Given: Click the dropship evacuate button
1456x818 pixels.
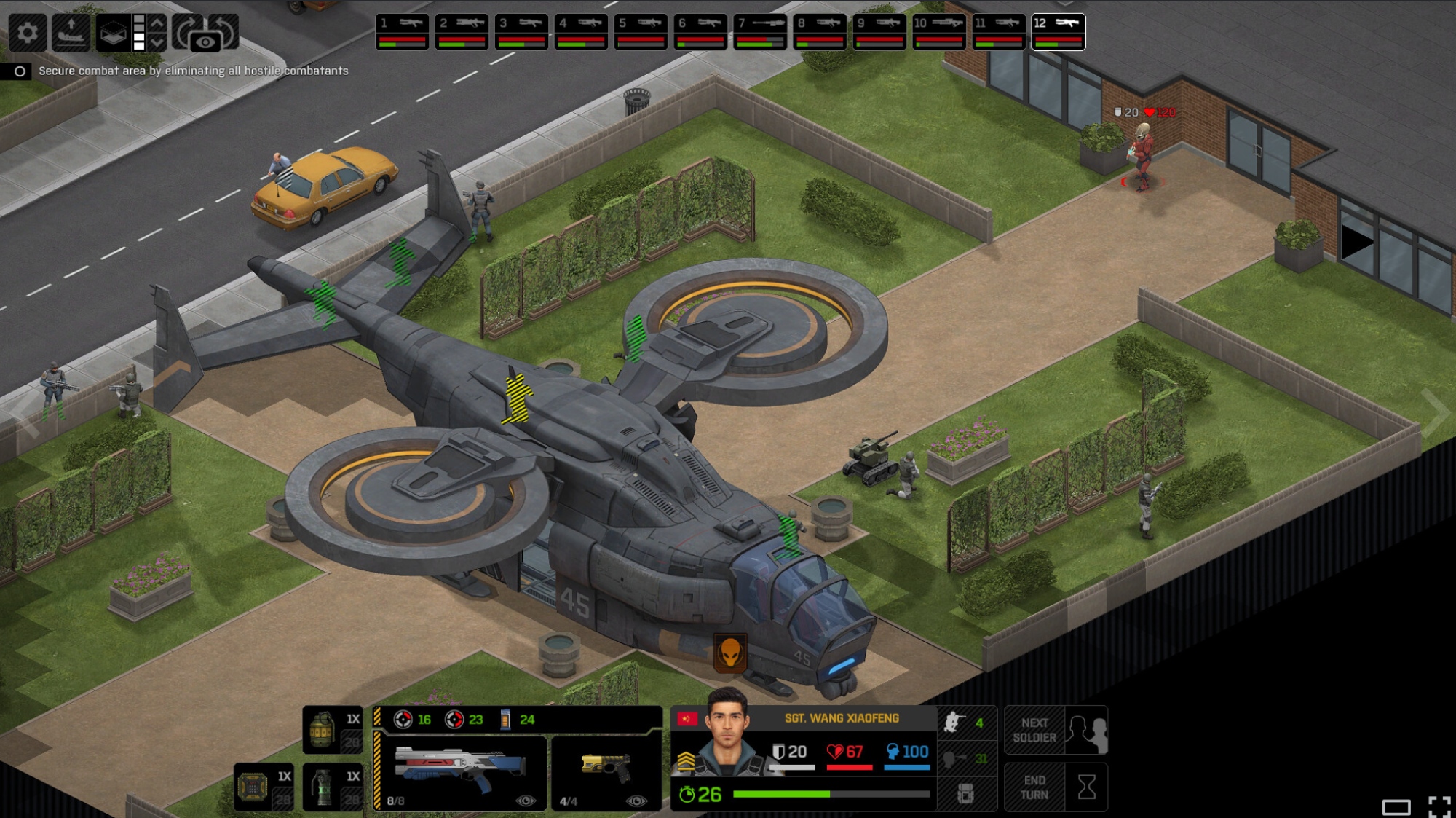Looking at the screenshot, I should (x=71, y=32).
